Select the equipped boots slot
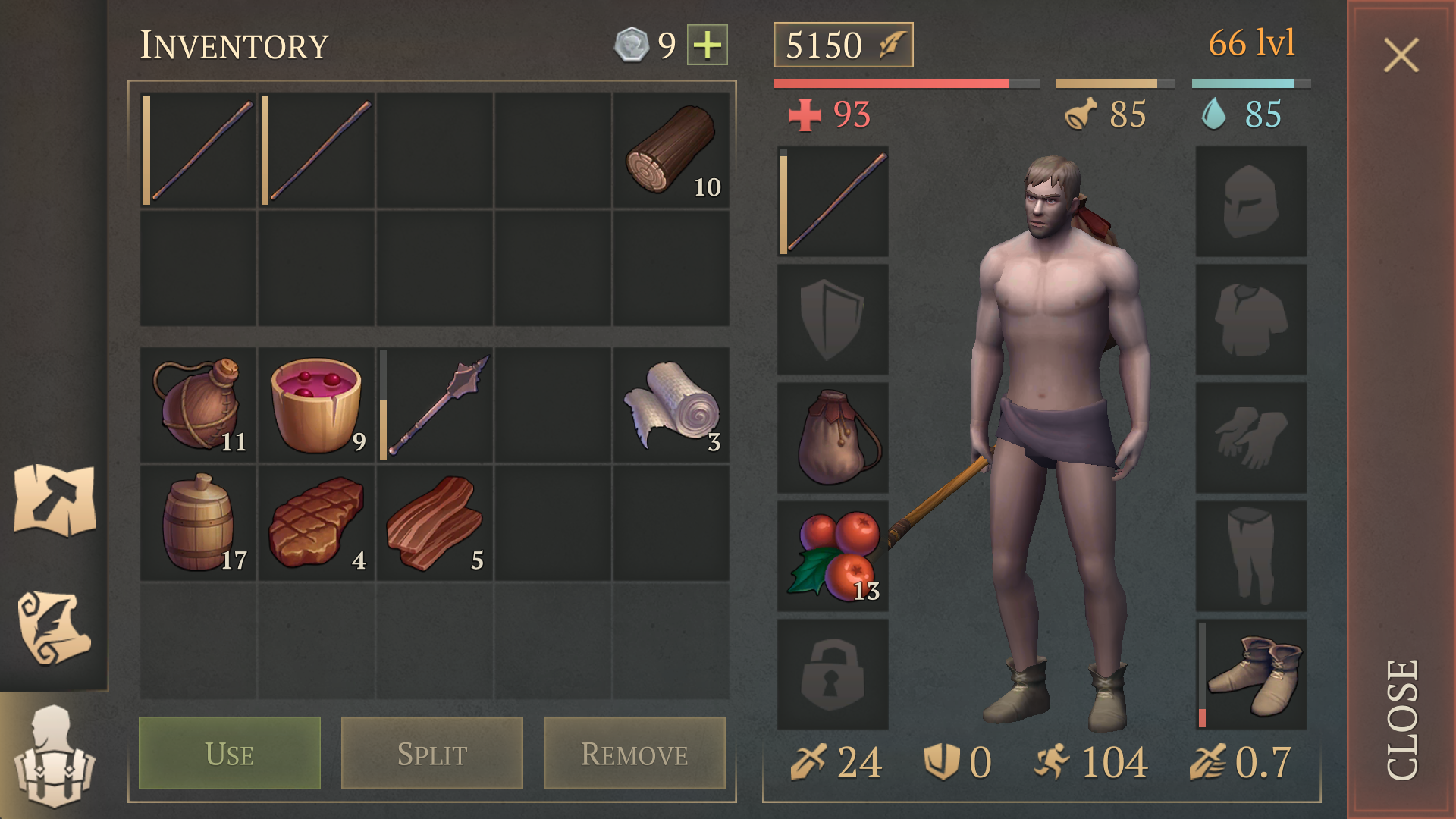1456x819 pixels. (1252, 674)
